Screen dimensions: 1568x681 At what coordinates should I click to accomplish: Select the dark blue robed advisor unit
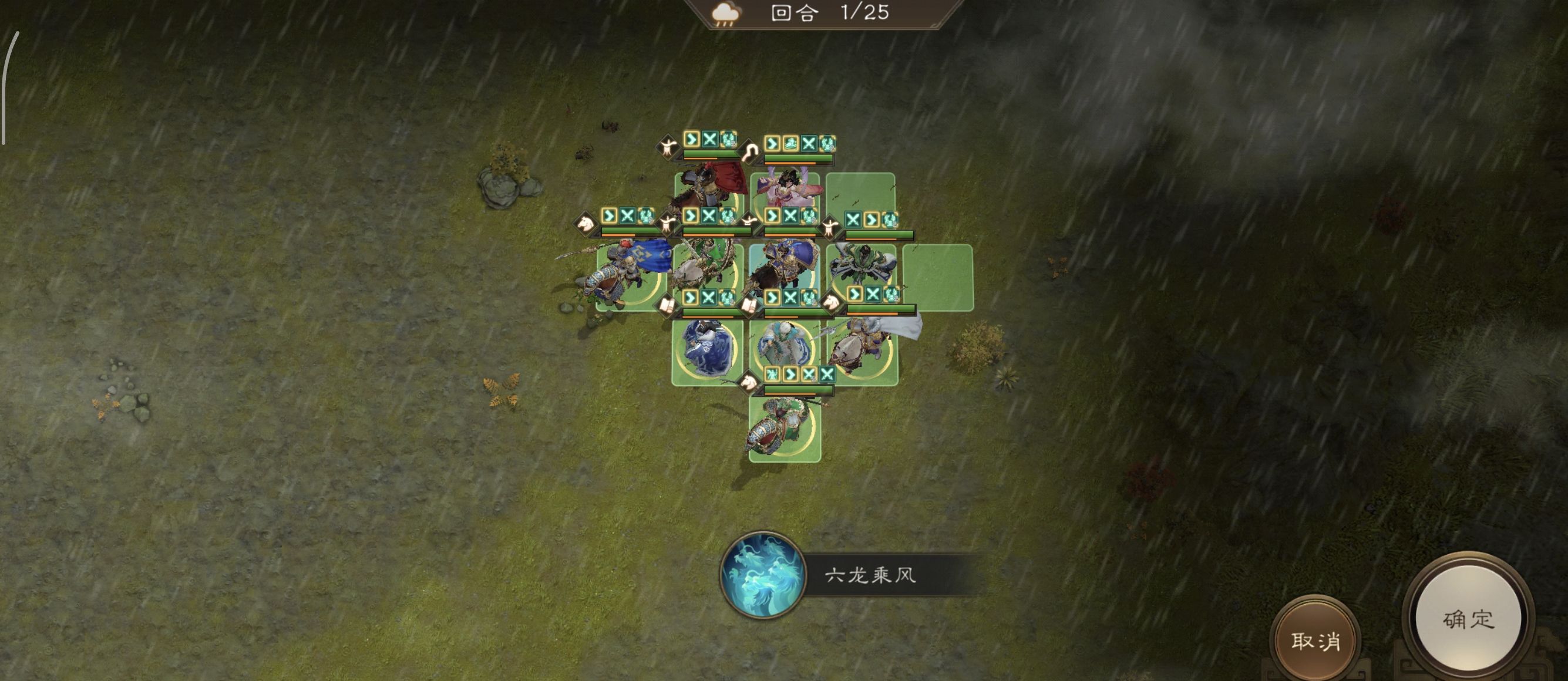[707, 349]
